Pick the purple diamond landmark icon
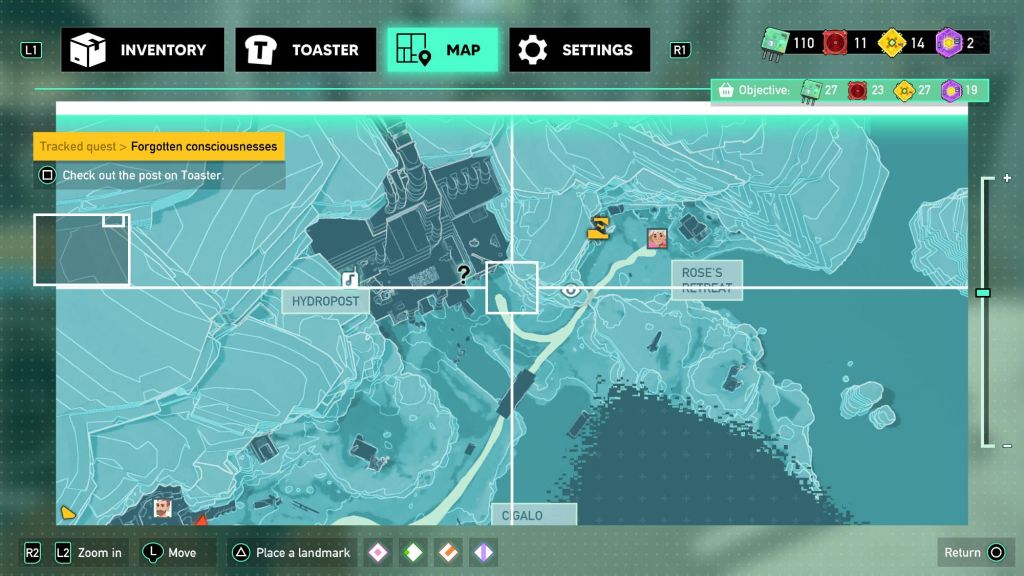1024x576 pixels. (483, 552)
